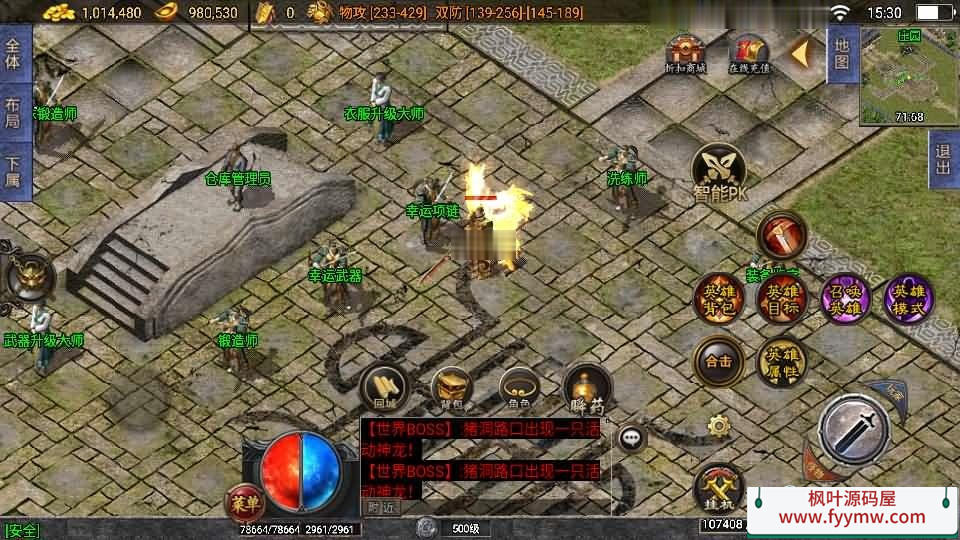The image size is (960, 540).
Task: Use the 瞬药 instant potion
Action: click(x=587, y=388)
